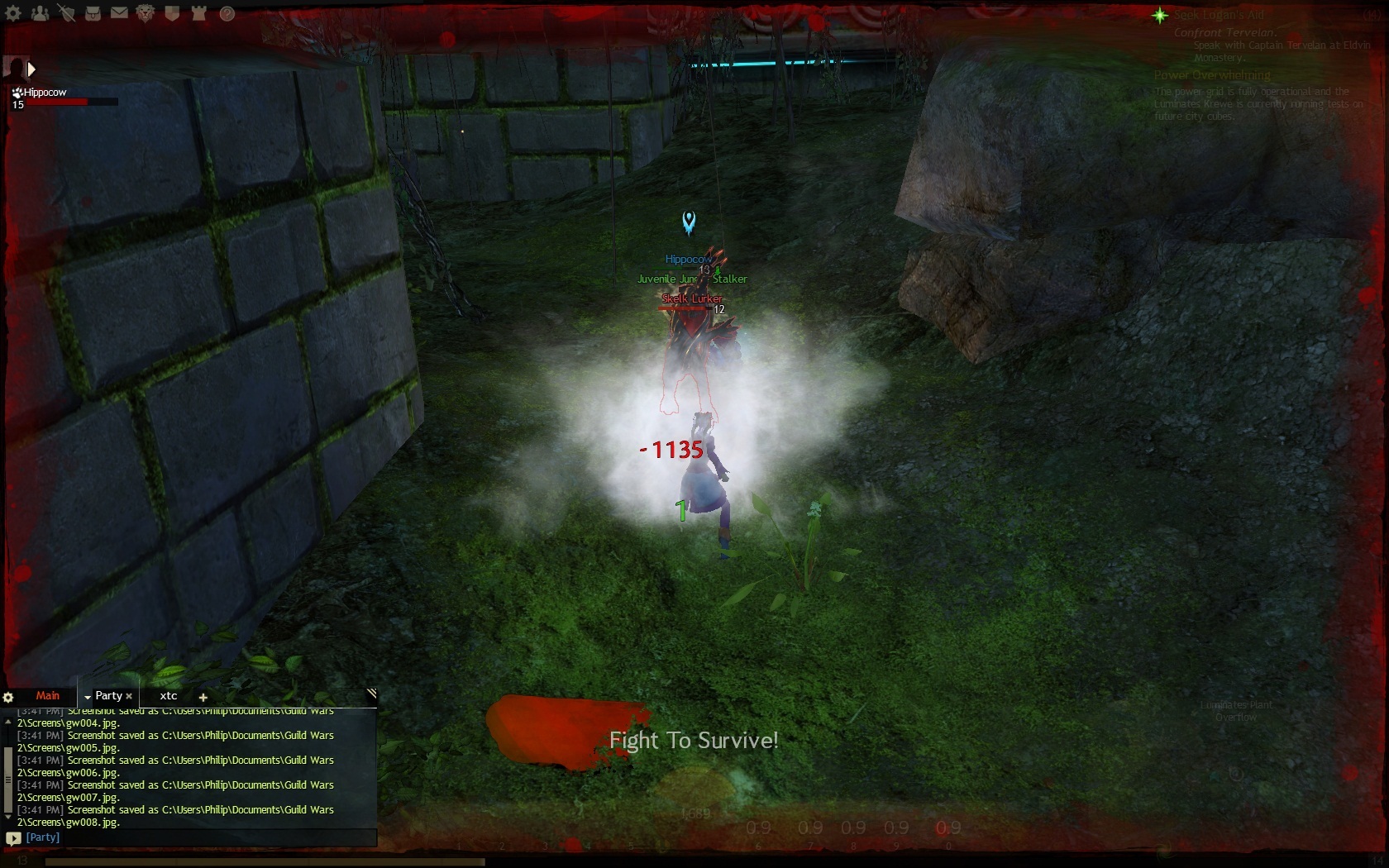The image size is (1389, 868).
Task: Open the World vs World castle icon
Action: tap(198, 13)
